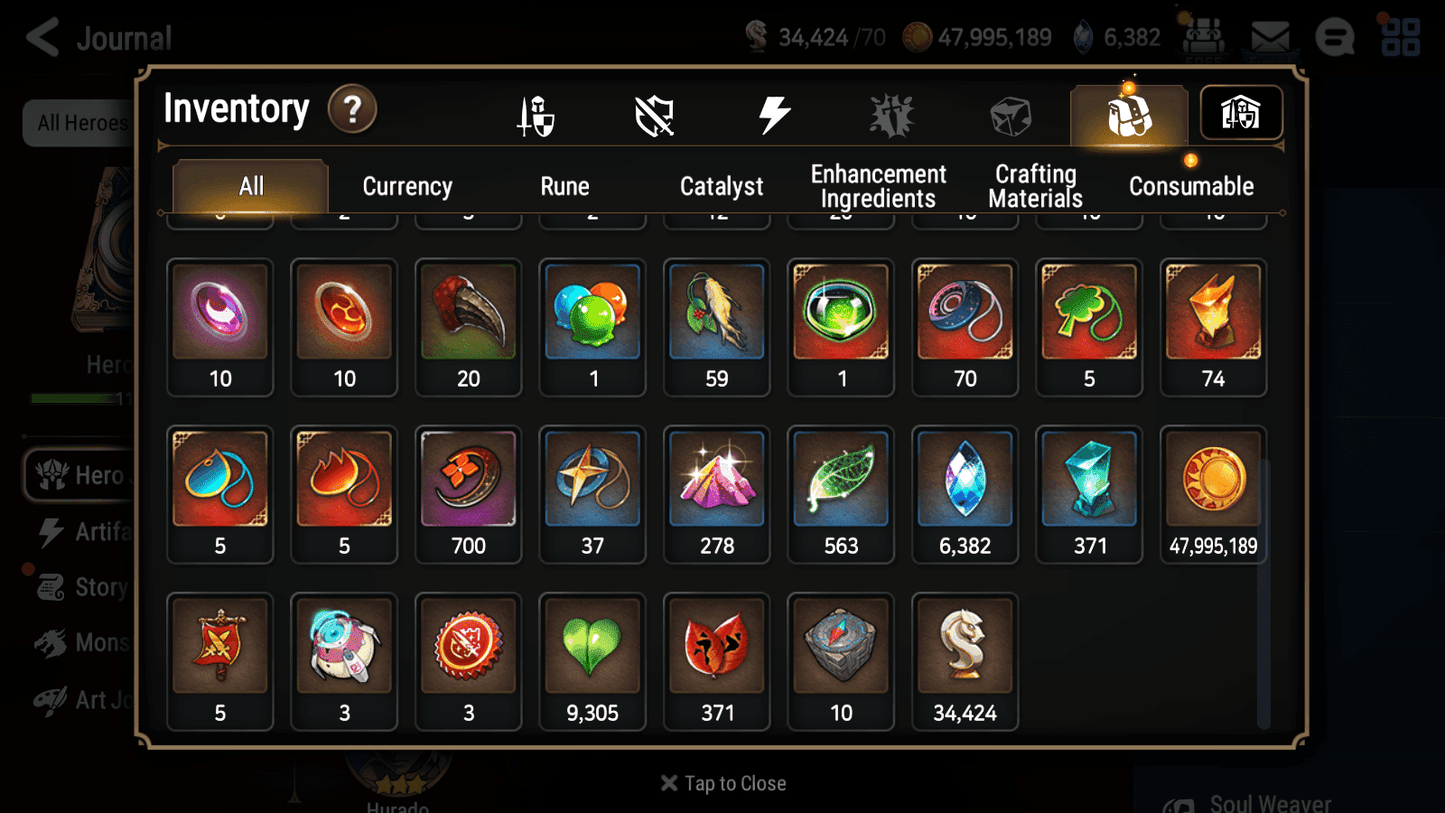The image size is (1445, 813).
Task: Select the special items cube icon
Action: click(x=1010, y=113)
